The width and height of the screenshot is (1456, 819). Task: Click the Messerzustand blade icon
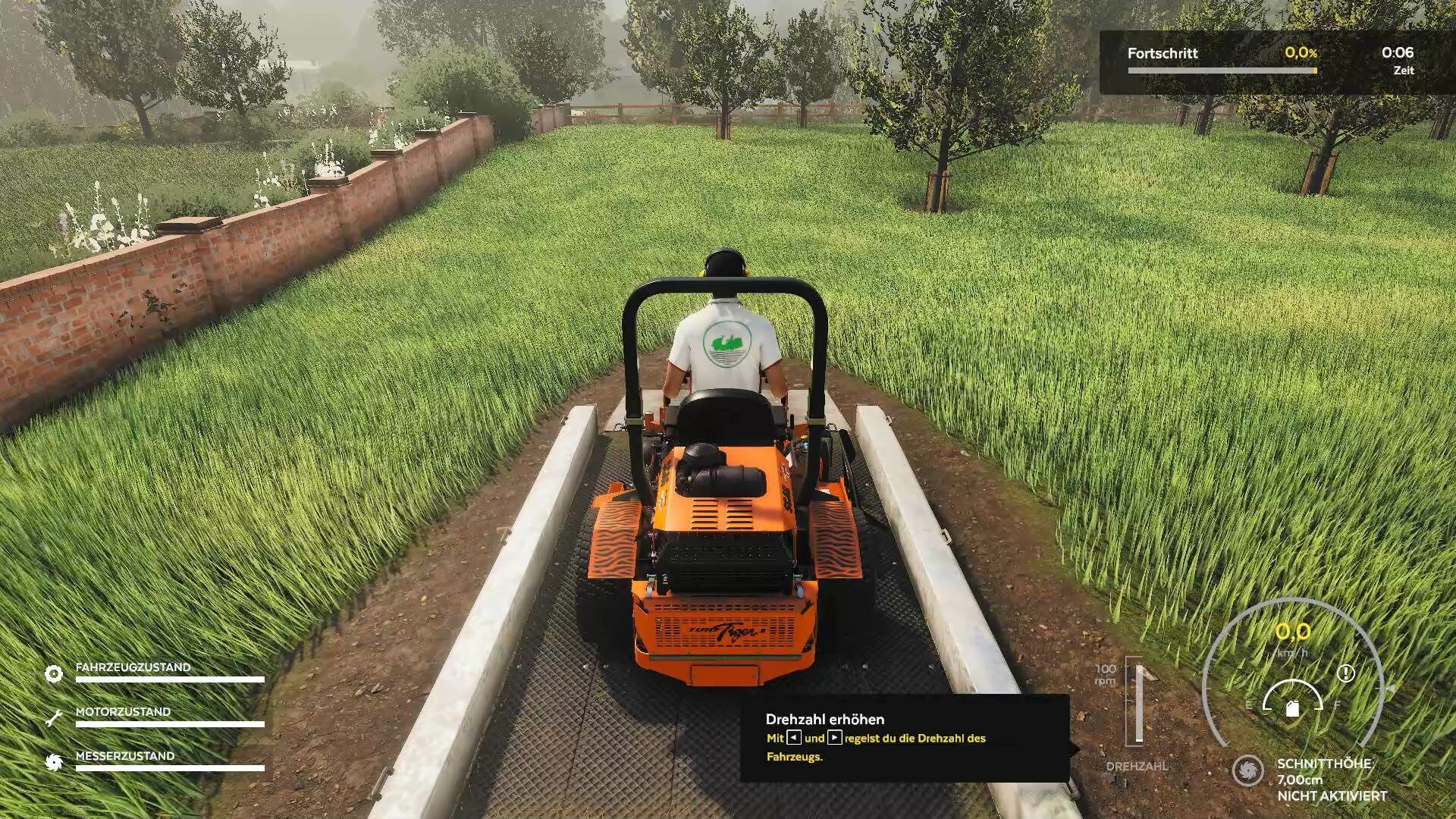(54, 761)
